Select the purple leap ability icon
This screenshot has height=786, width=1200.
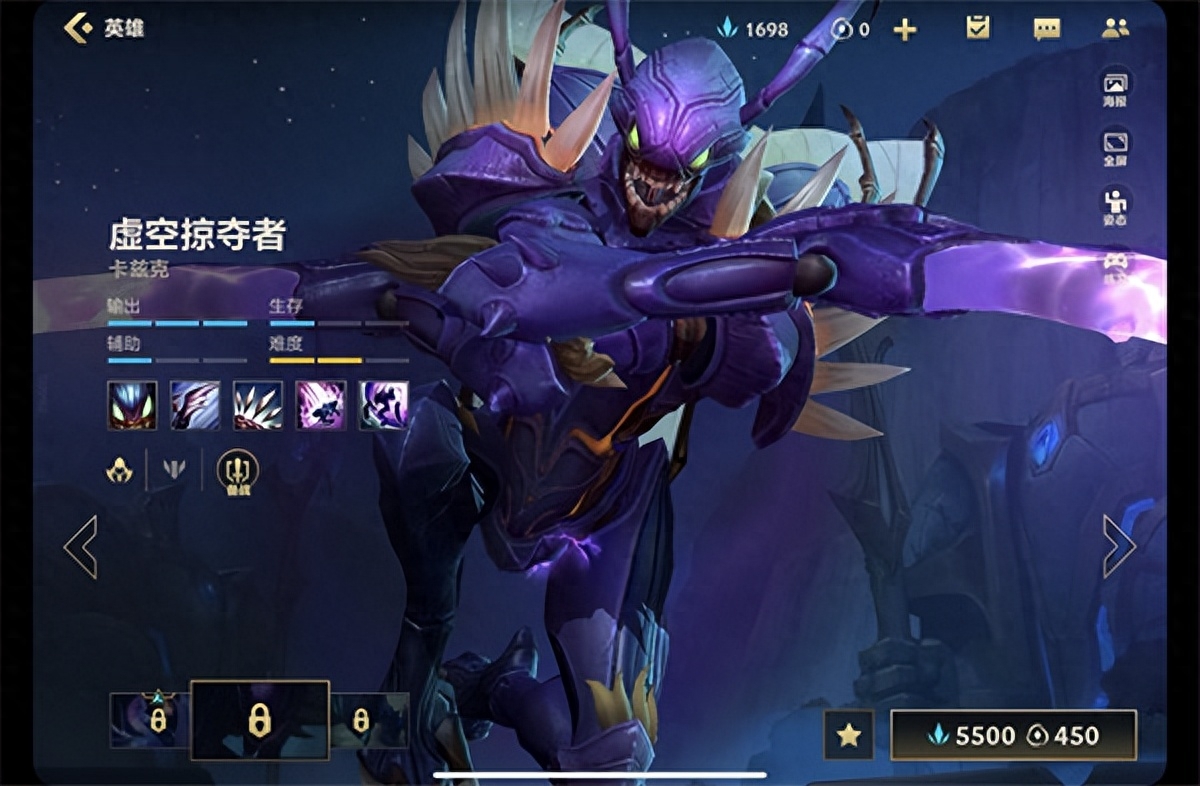tap(321, 405)
